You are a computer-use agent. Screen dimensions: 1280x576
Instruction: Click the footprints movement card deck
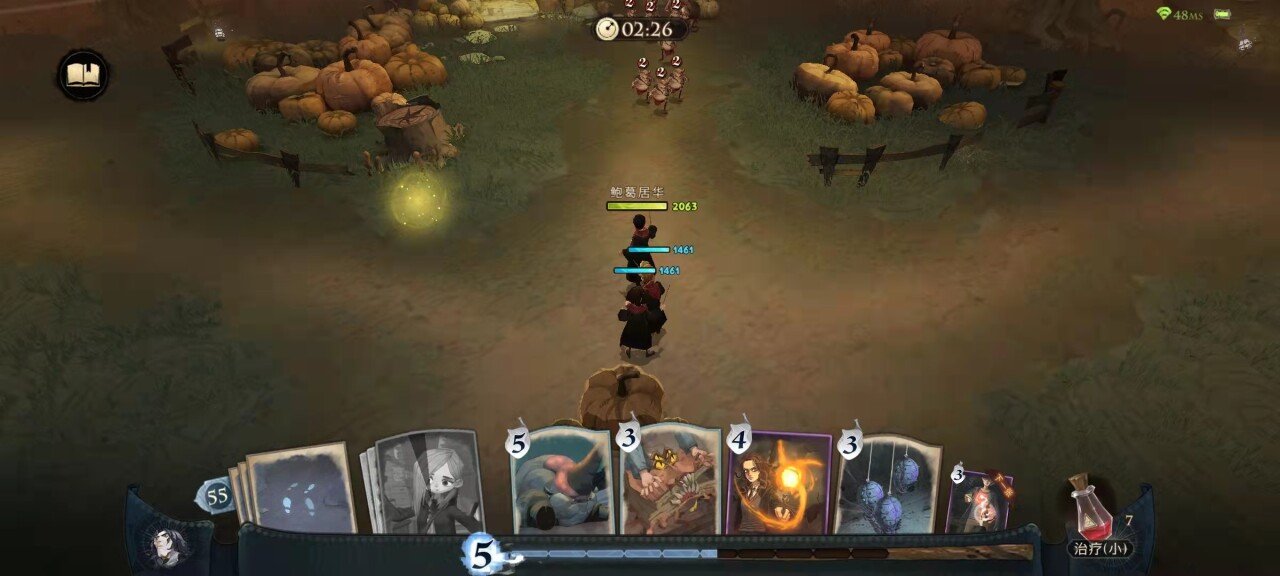[300, 488]
